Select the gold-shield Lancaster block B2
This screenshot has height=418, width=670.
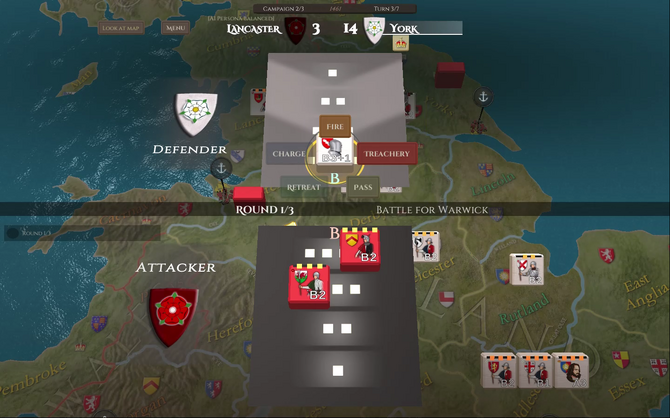tap(360, 248)
